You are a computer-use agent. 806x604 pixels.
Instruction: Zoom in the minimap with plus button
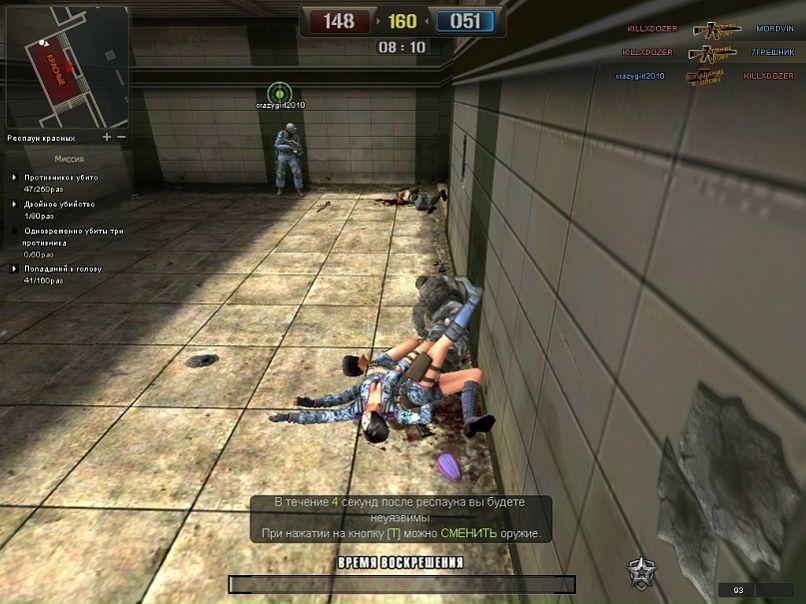[107, 137]
